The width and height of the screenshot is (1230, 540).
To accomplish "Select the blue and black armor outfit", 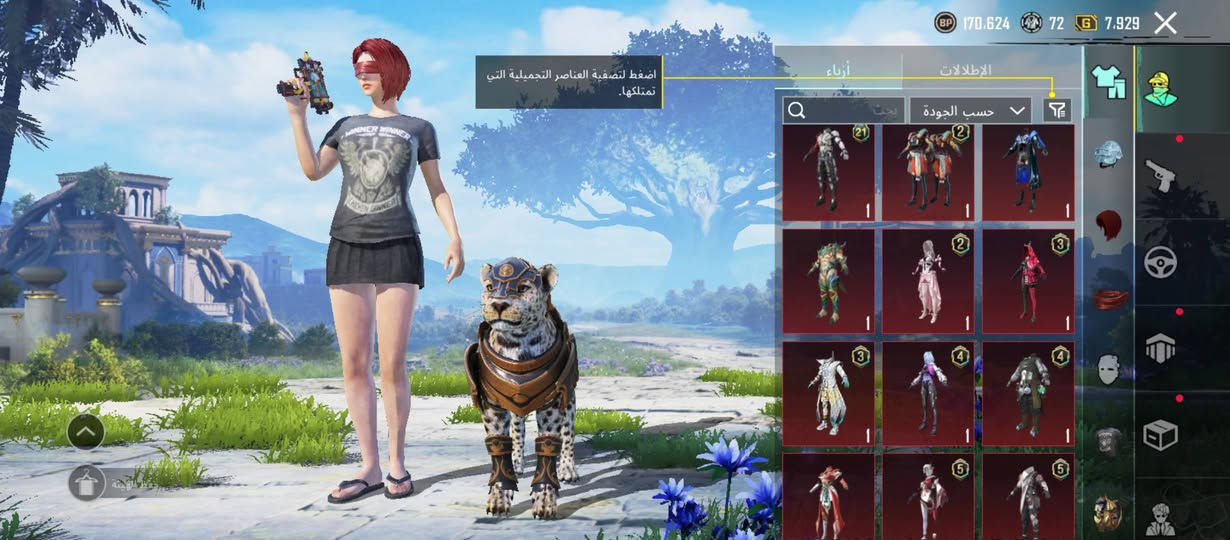I will [x=1028, y=172].
